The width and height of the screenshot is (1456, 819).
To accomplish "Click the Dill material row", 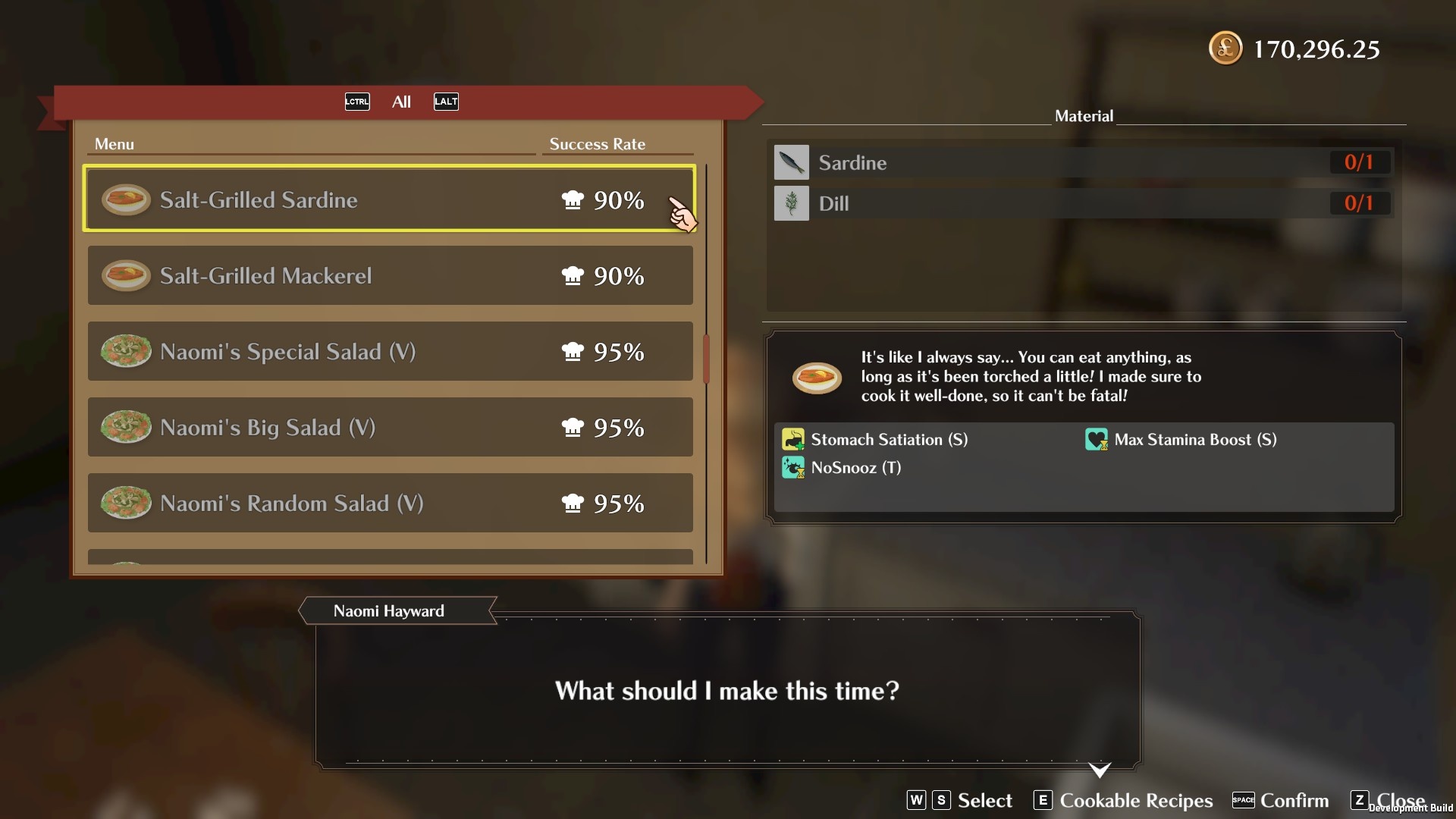I will click(x=1082, y=203).
